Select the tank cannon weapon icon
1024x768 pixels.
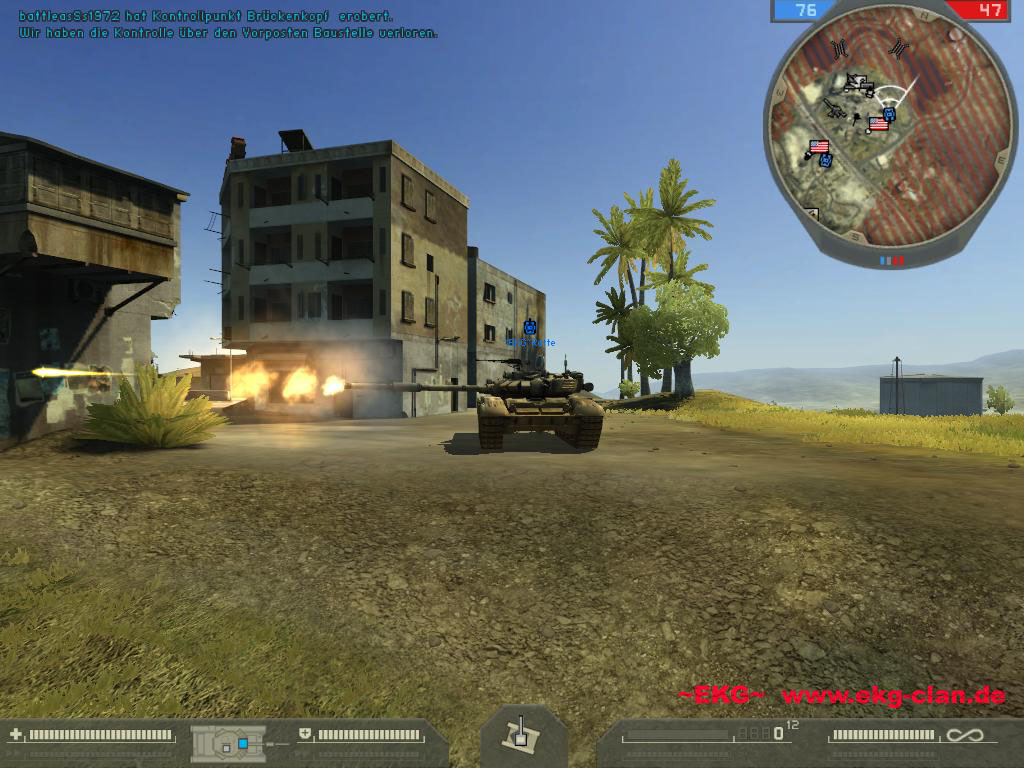pyautogui.click(x=519, y=735)
